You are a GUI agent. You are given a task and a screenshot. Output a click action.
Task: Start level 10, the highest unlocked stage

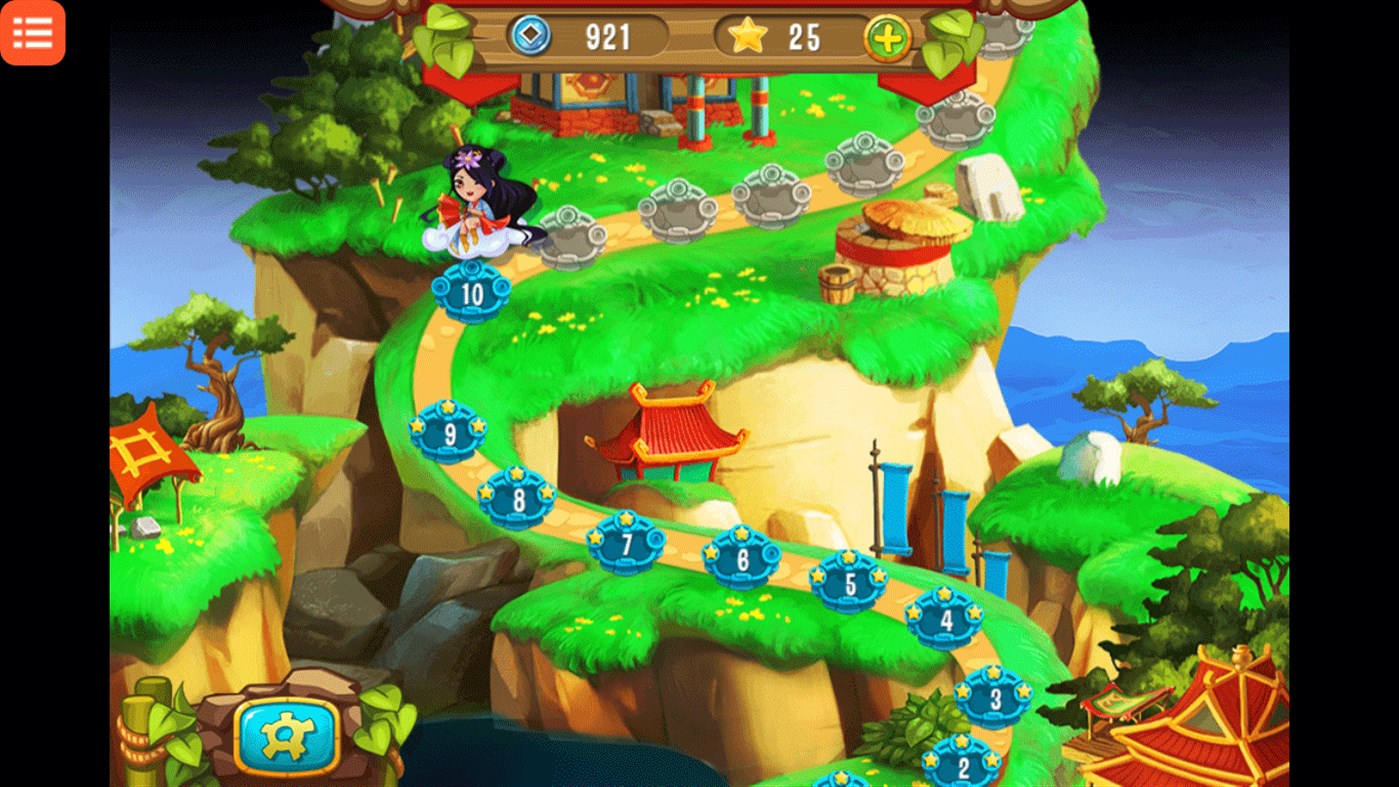click(x=470, y=293)
